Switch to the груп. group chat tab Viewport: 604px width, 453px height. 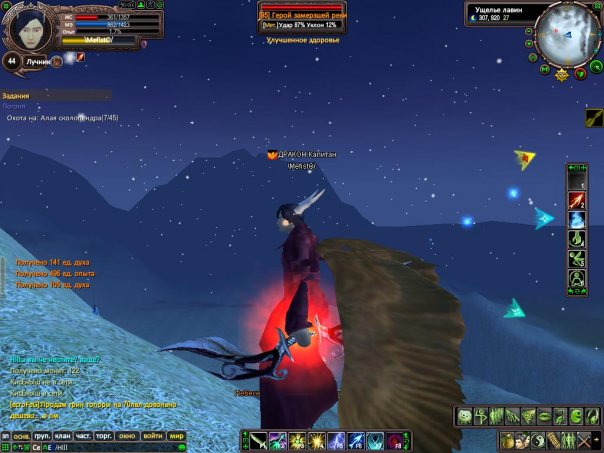(x=41, y=437)
